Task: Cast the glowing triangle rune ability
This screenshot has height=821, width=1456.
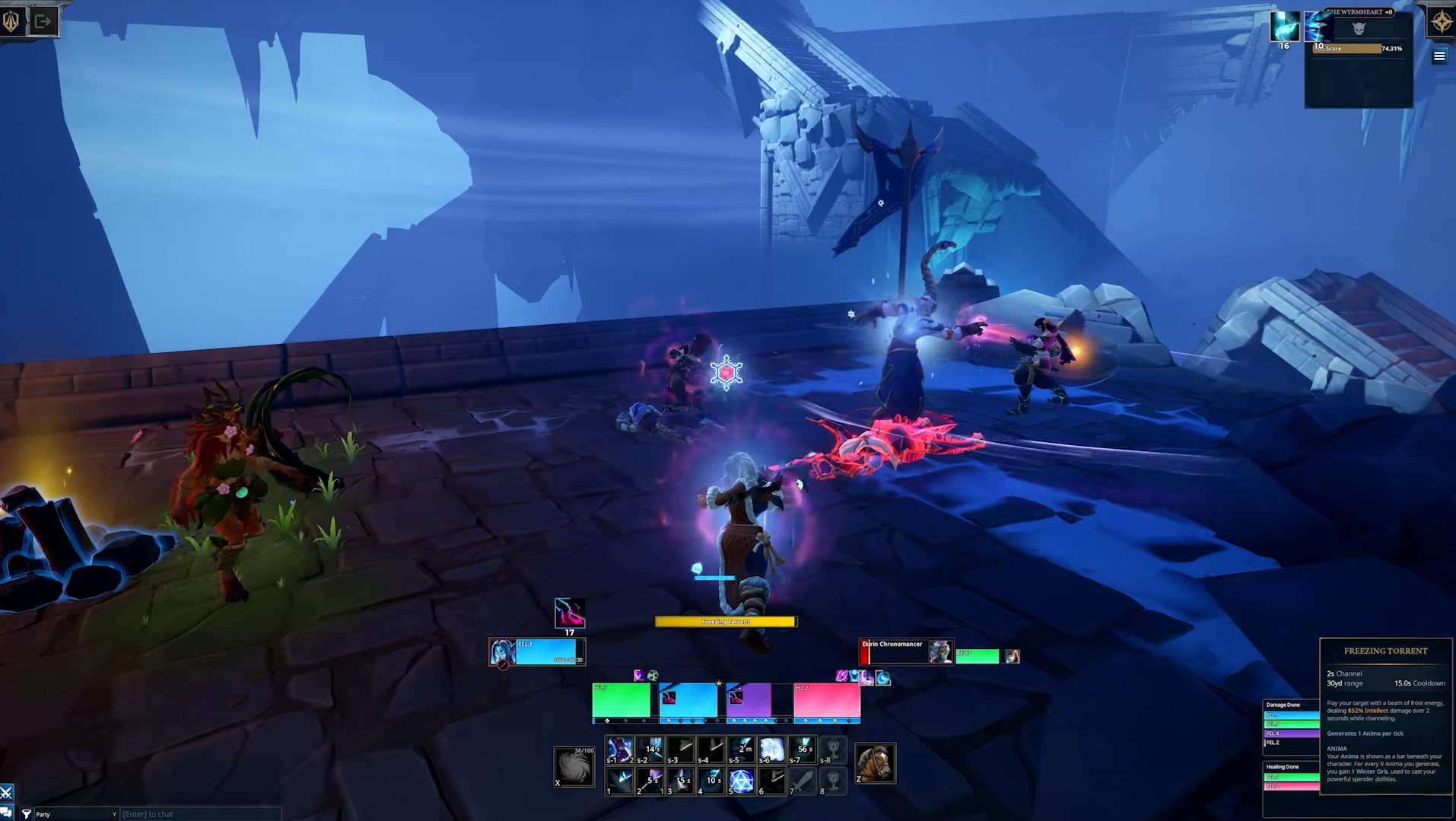Action: click(x=741, y=781)
